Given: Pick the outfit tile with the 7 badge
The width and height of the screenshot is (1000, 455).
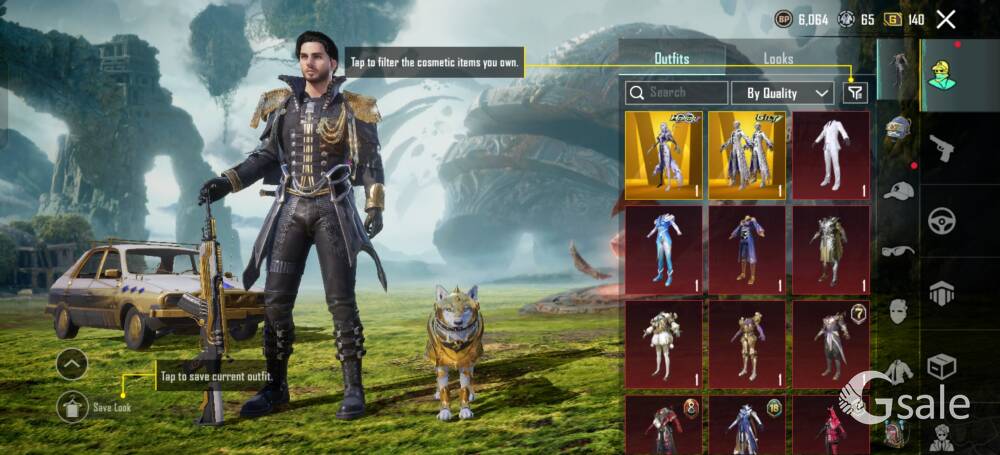Looking at the screenshot, I should [x=831, y=345].
